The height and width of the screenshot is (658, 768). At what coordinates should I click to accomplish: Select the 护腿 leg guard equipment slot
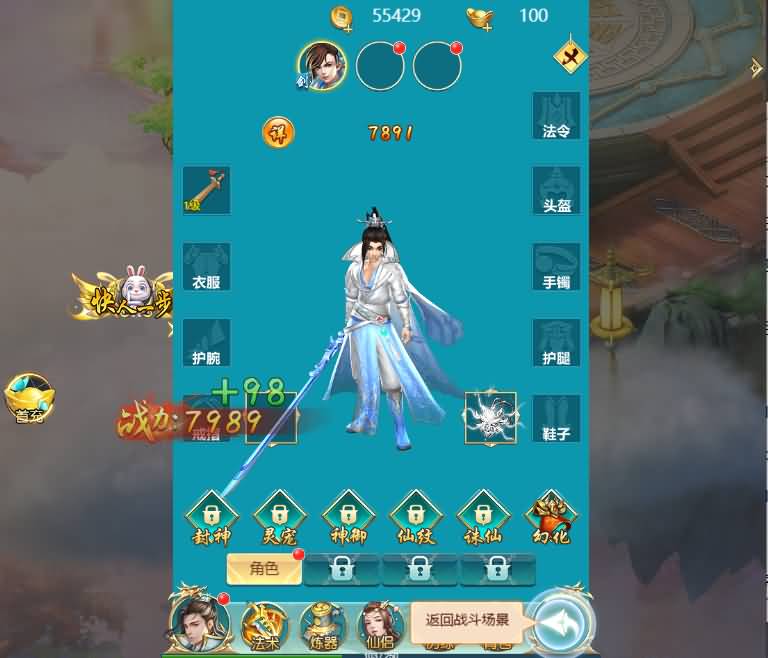pos(556,342)
